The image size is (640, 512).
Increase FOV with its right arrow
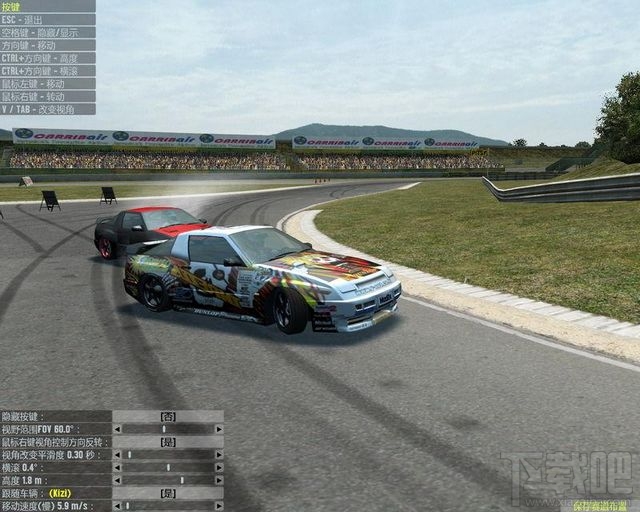click(219, 429)
